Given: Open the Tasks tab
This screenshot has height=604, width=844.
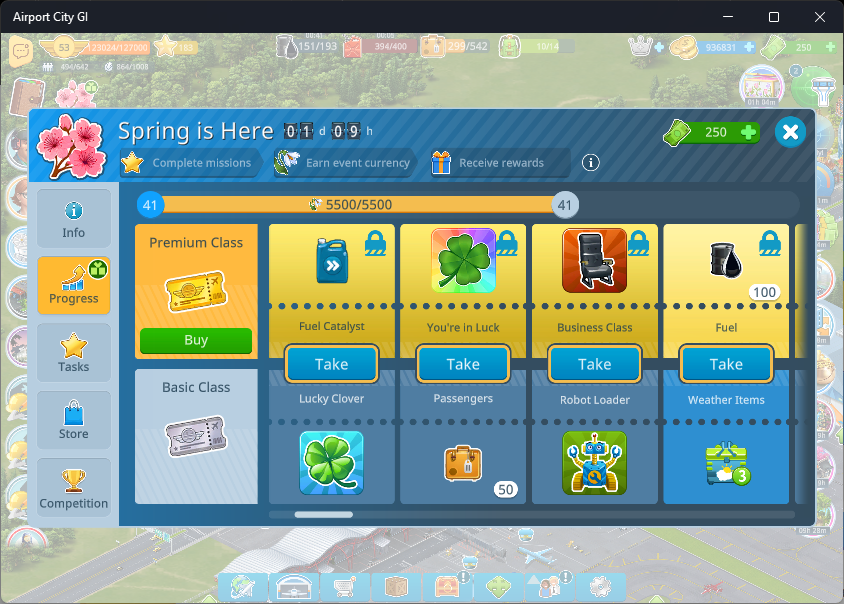Looking at the screenshot, I should pos(74,352).
